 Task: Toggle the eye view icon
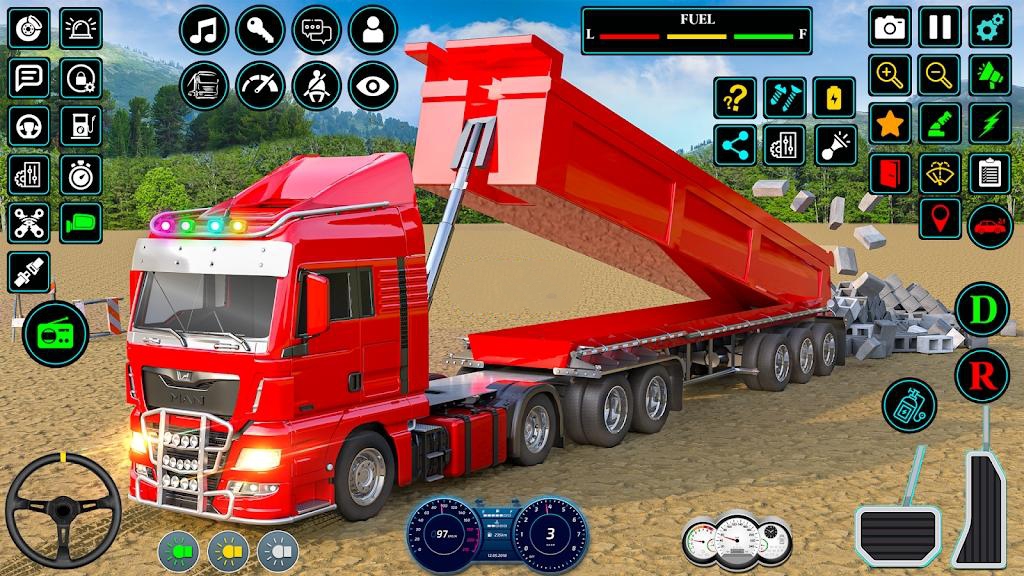click(372, 86)
